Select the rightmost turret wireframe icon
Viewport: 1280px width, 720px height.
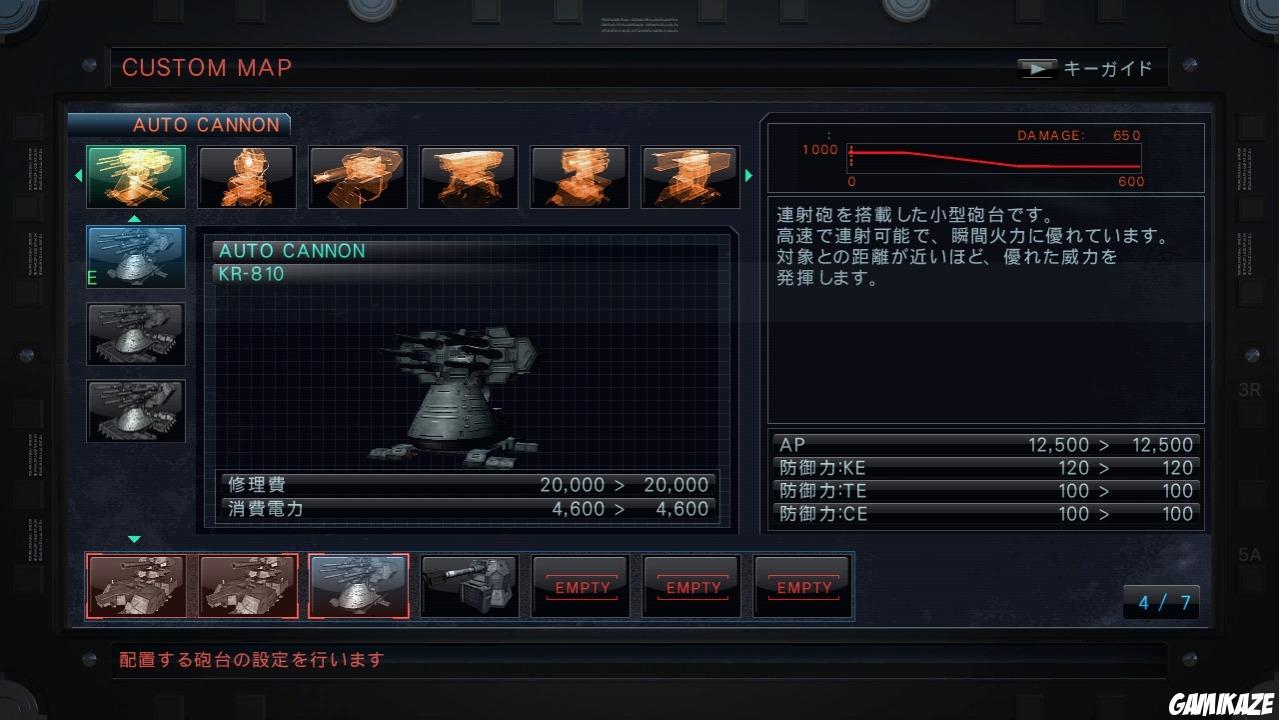pos(690,176)
